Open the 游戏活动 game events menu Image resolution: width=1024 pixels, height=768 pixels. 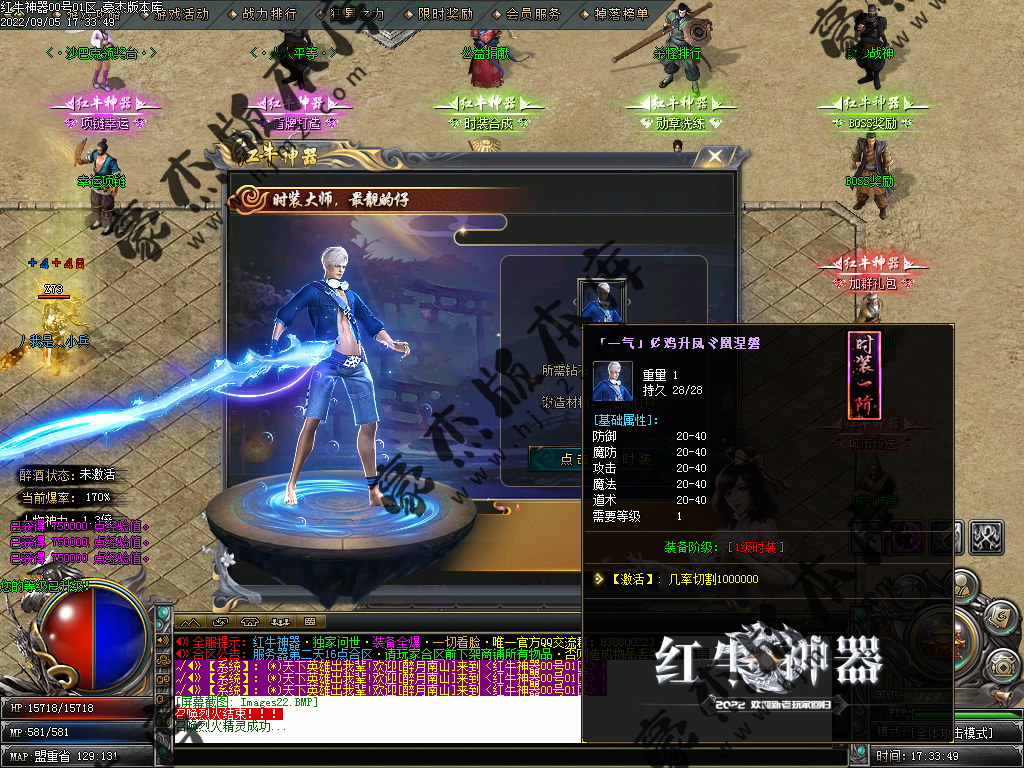coord(182,14)
